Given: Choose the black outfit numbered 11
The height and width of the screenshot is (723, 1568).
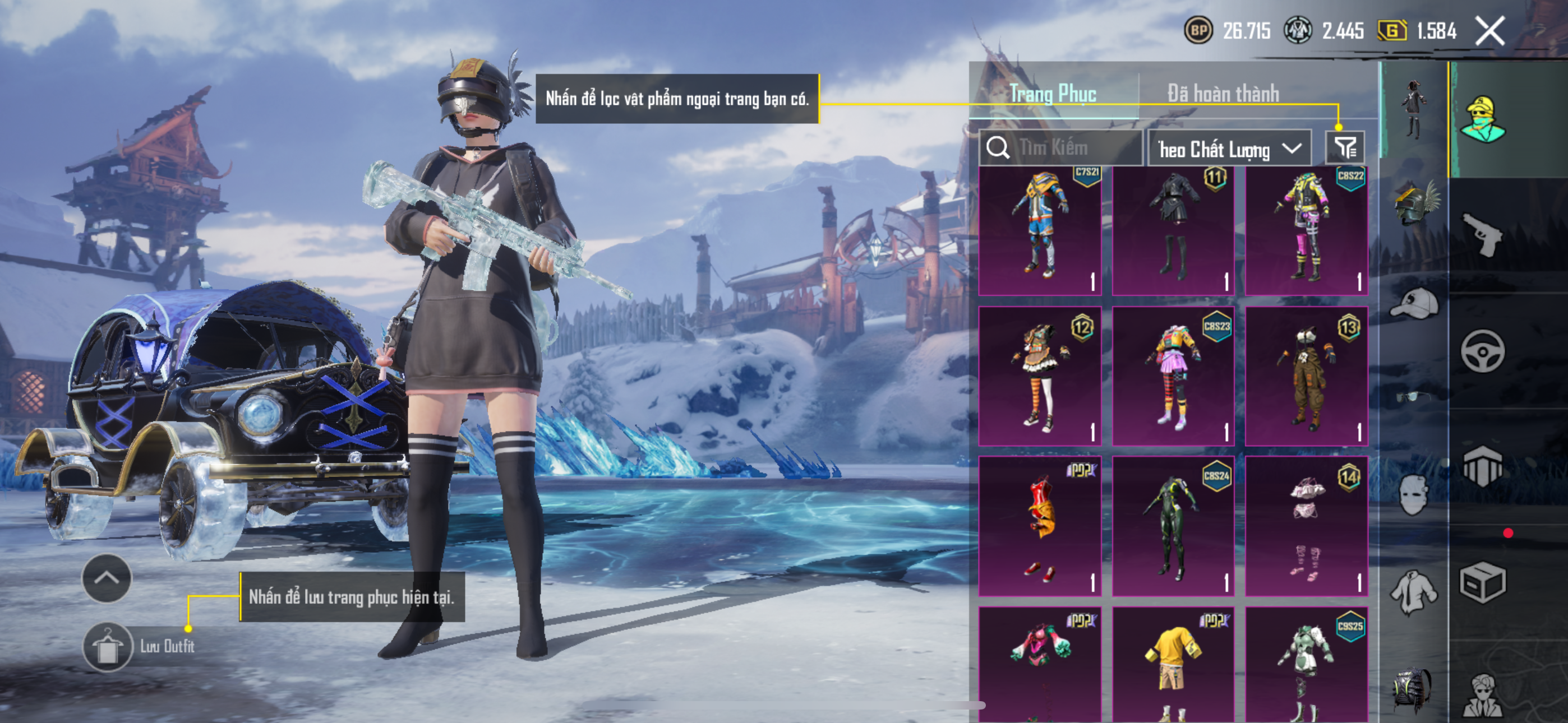Looking at the screenshot, I should pyautogui.click(x=1173, y=231).
